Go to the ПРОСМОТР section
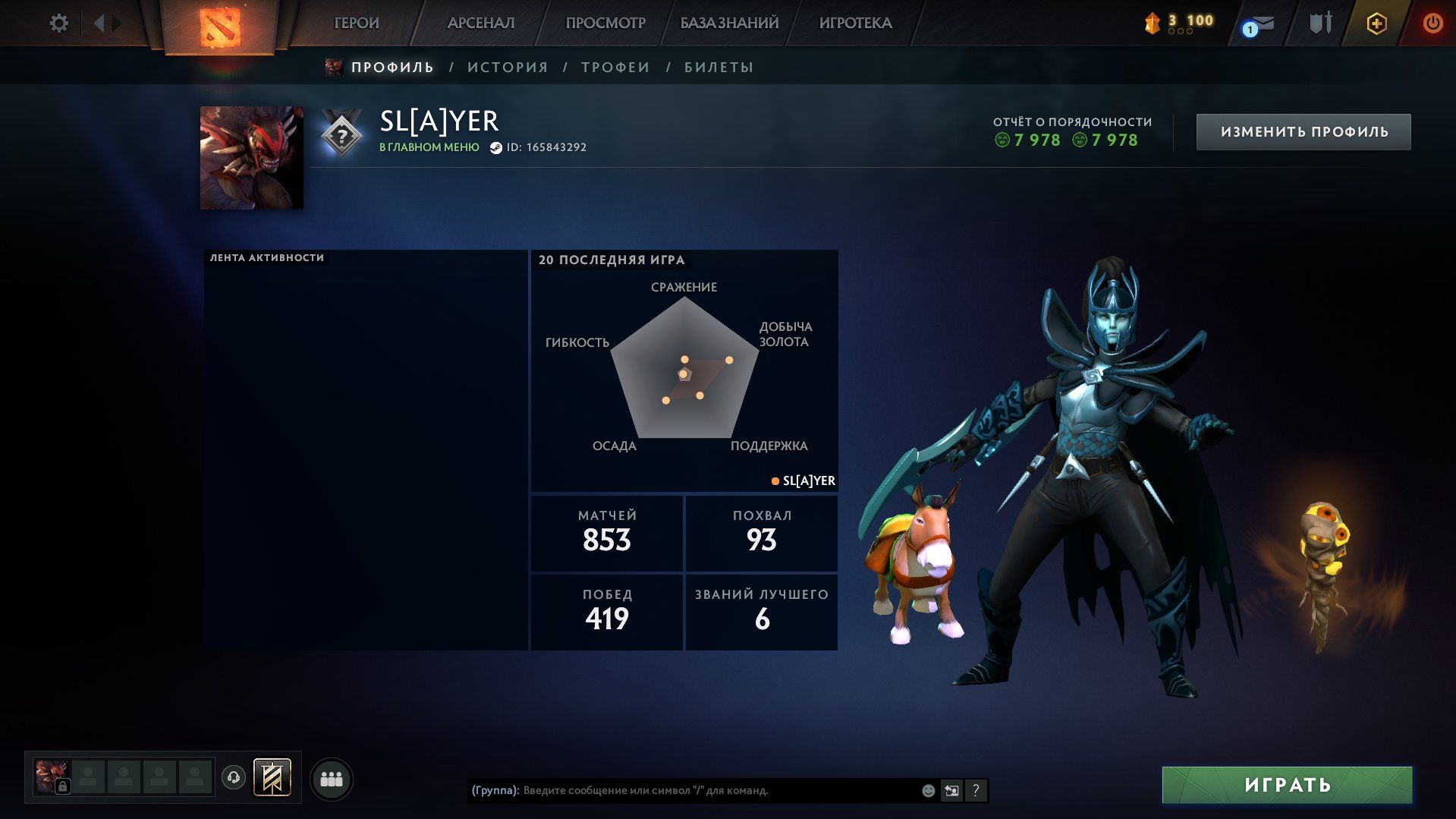This screenshot has width=1456, height=819. (605, 24)
